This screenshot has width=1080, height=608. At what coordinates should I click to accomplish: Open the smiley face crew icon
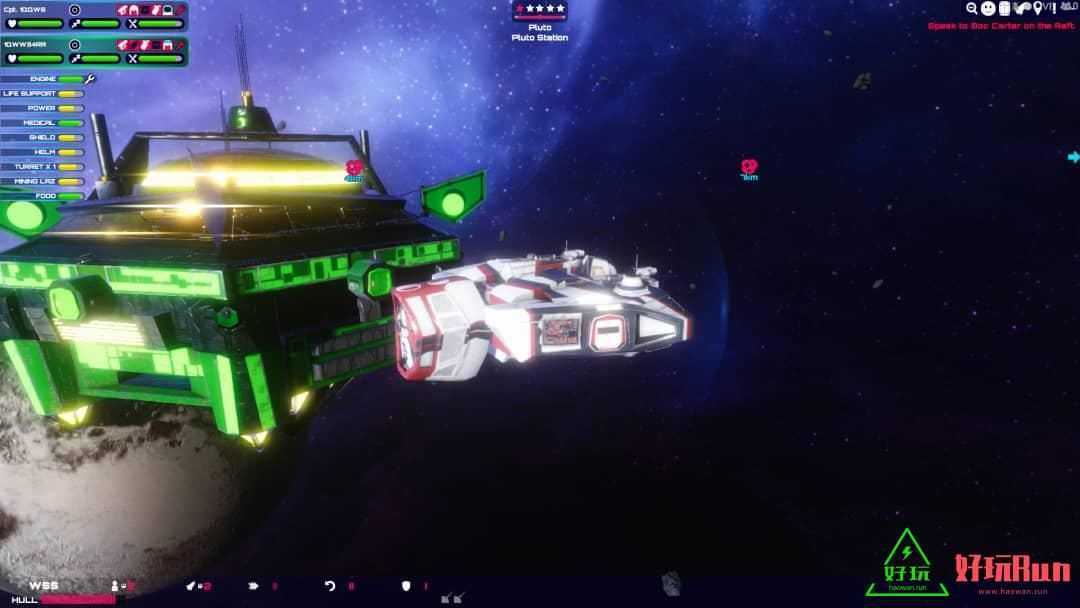tap(988, 8)
